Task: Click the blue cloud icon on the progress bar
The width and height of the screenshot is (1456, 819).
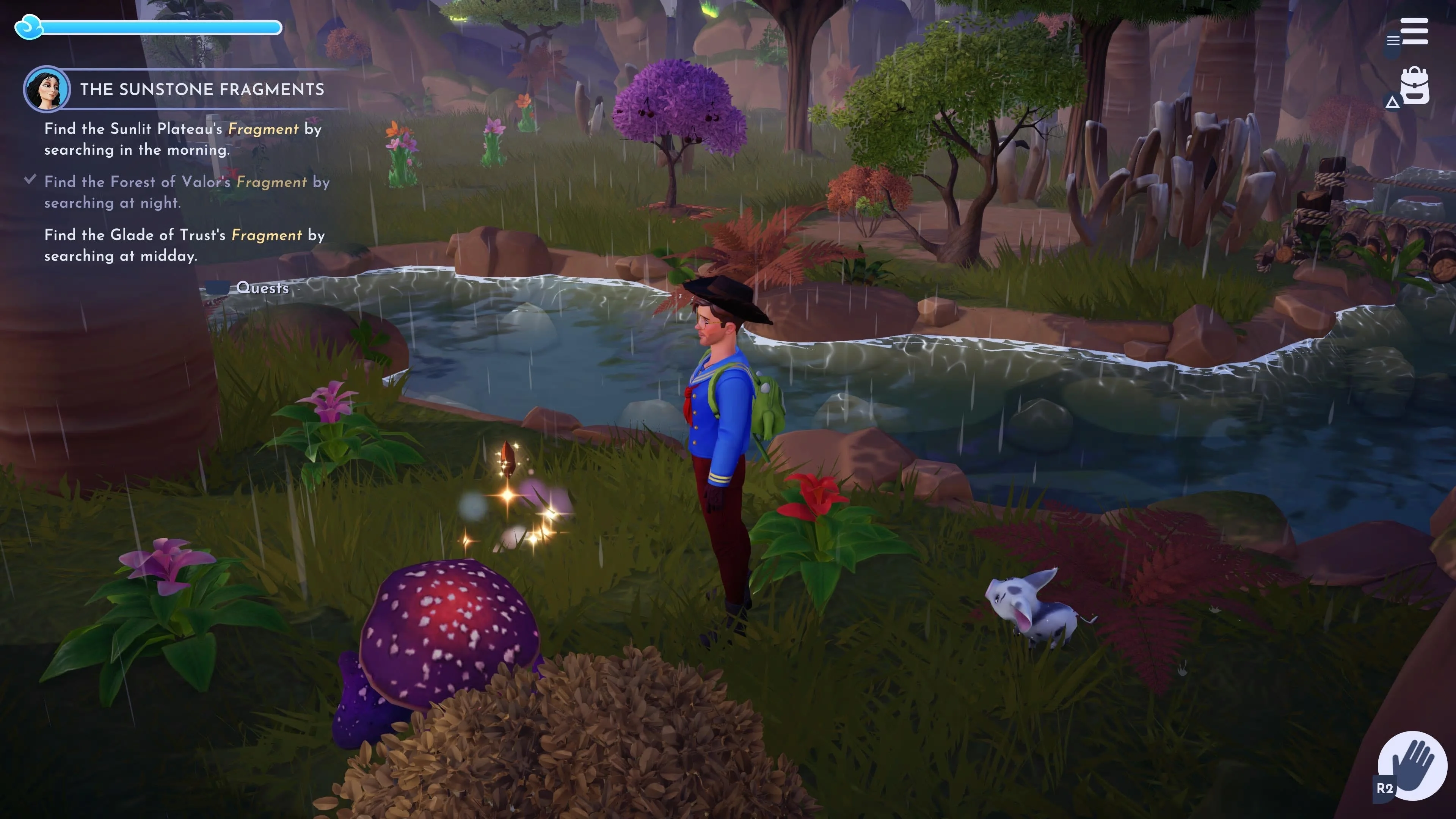Action: point(28,26)
